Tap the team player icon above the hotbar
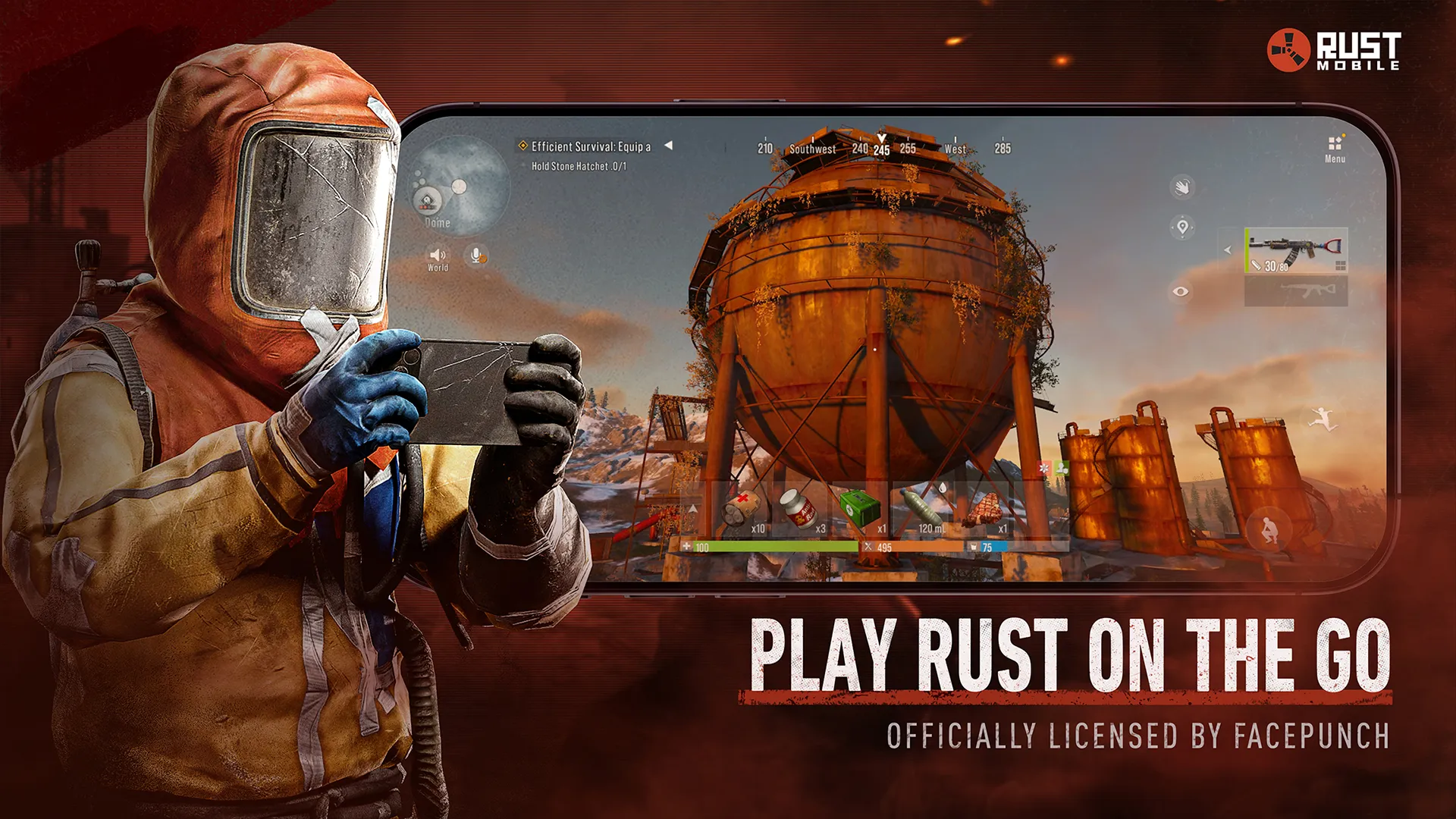This screenshot has width=1456, height=819. [1063, 468]
